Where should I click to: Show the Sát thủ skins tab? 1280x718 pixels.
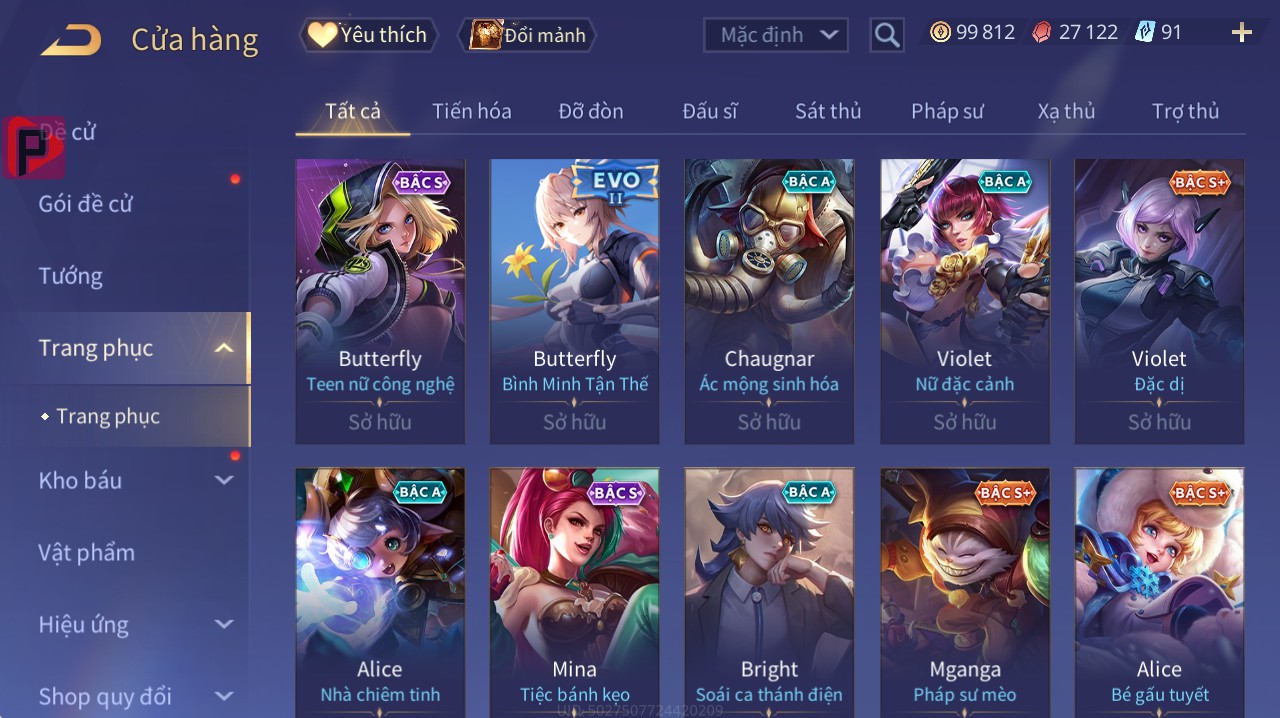[x=827, y=111]
